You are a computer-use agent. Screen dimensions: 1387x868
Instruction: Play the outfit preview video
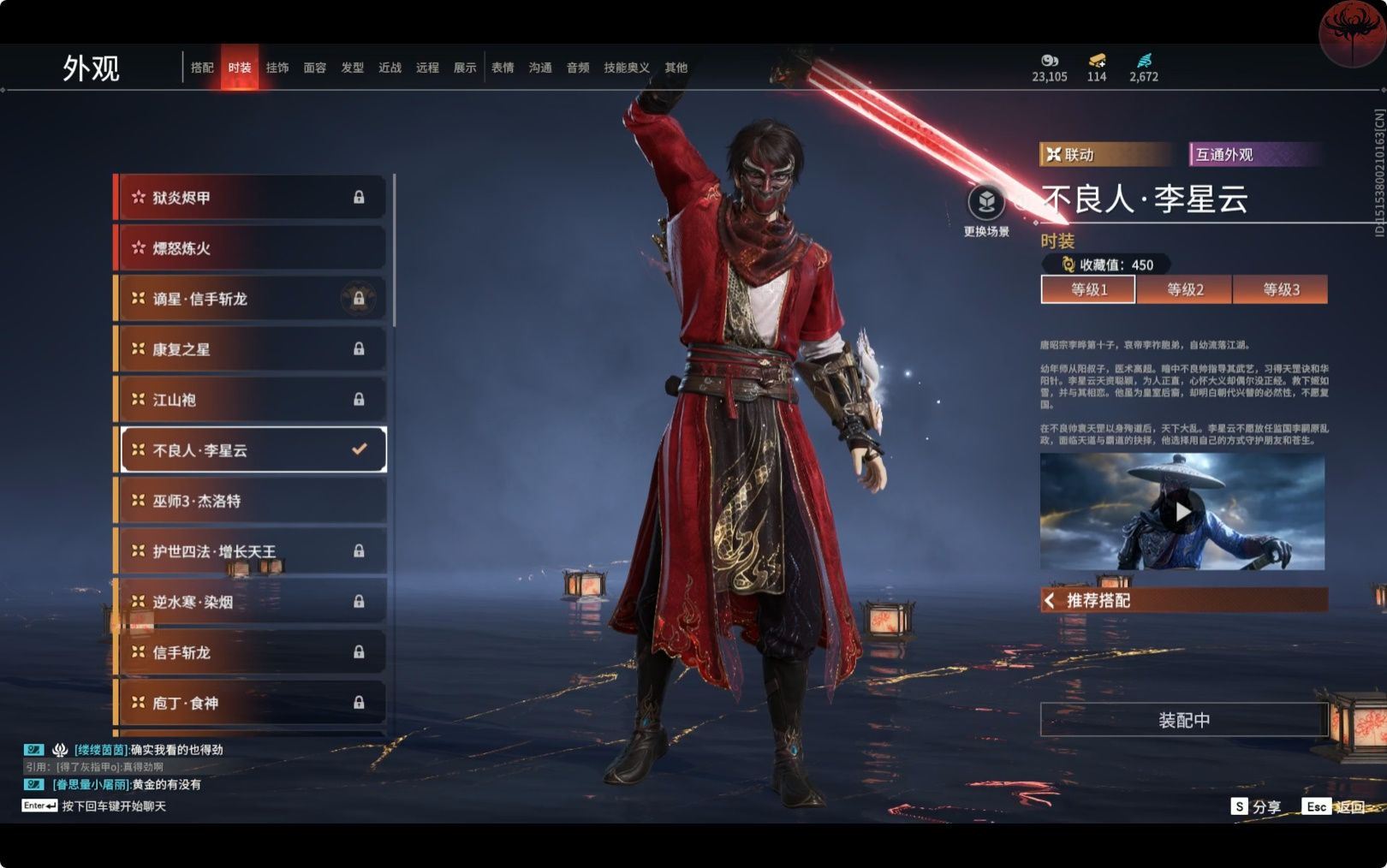pyautogui.click(x=1182, y=512)
